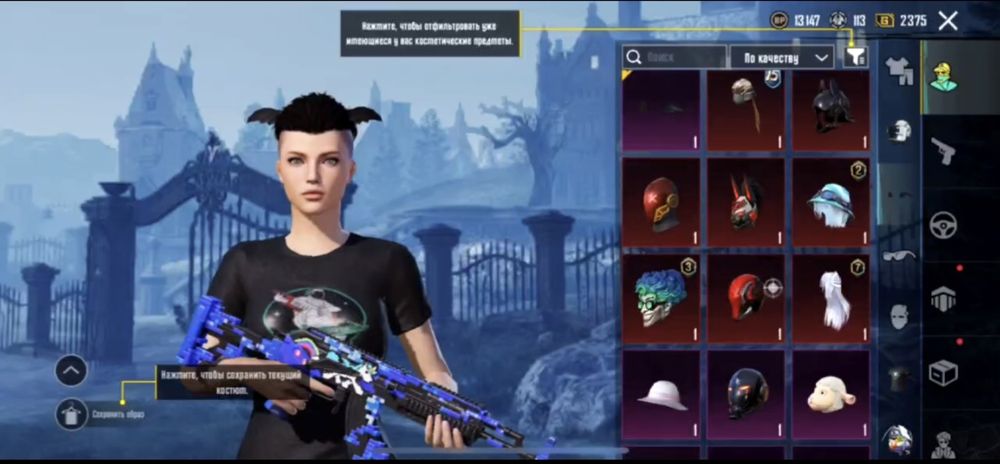Close the inventory screen with the X
Screen dimensions: 1000x464
tap(948, 20)
